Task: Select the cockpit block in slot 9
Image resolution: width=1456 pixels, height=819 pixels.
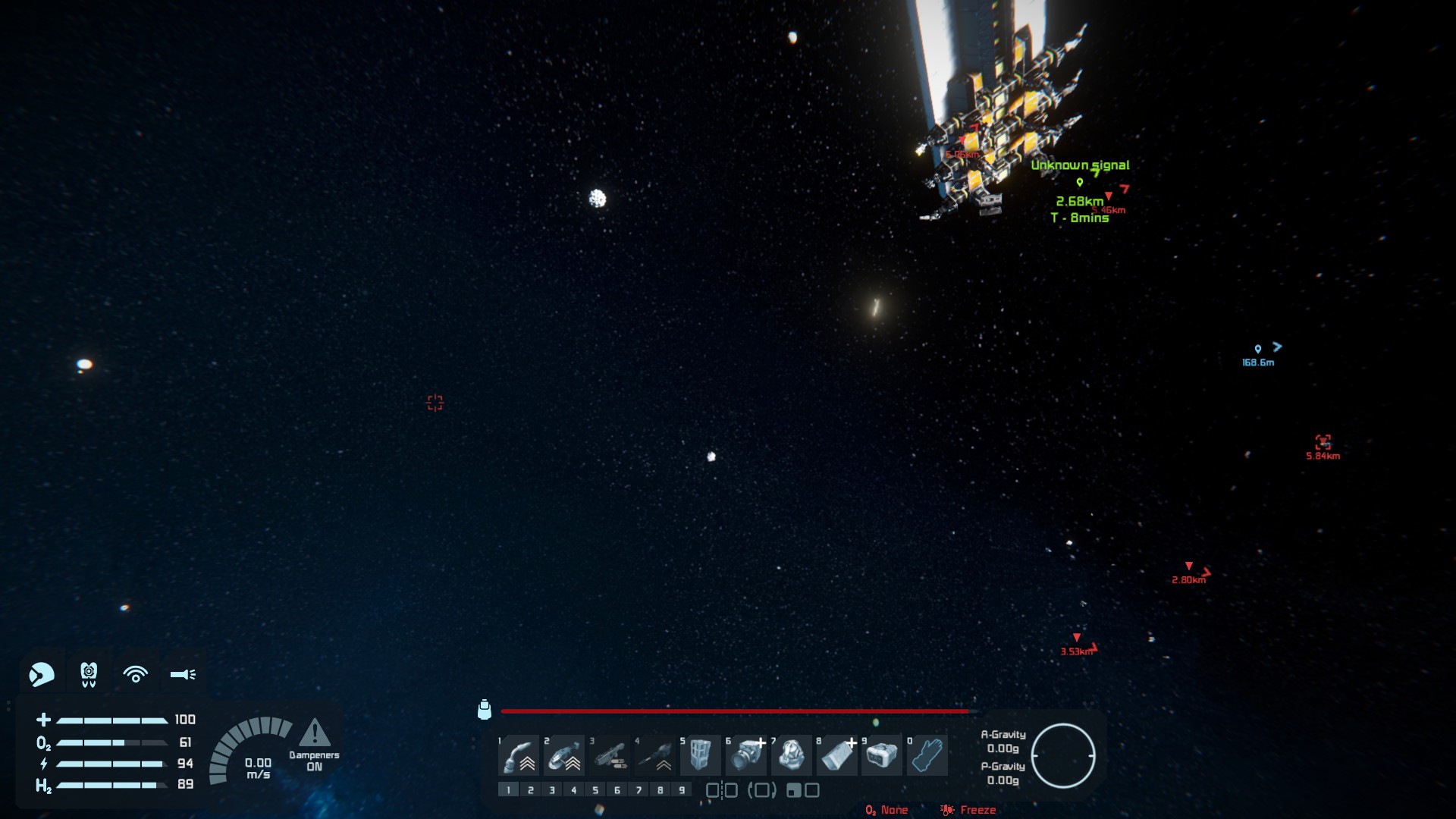Action: click(x=882, y=755)
